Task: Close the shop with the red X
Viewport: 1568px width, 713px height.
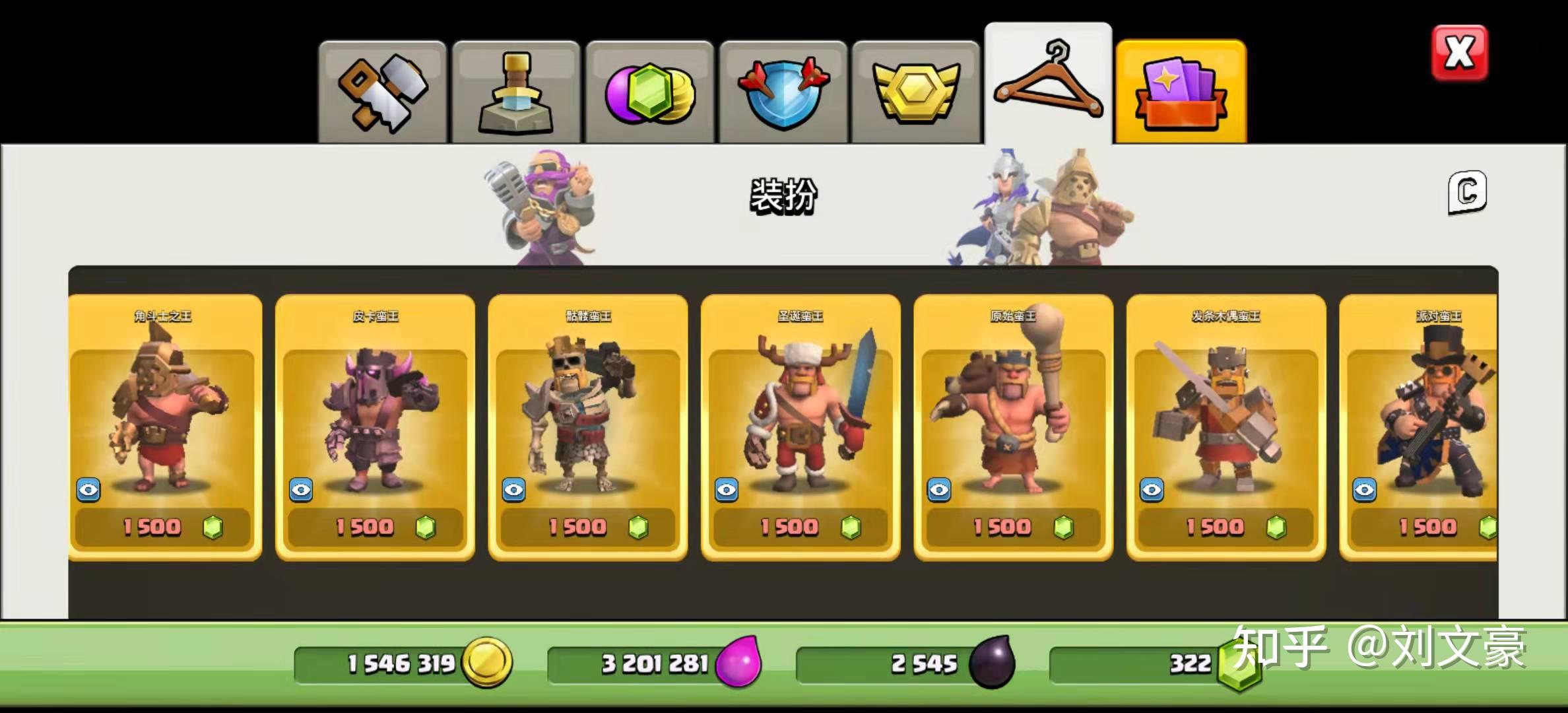Action: point(1459,53)
